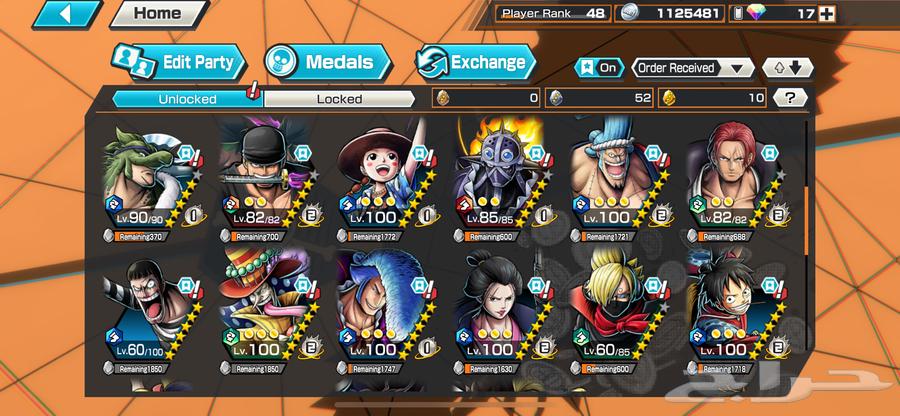Reverse the sort order with arrows button
Viewport: 900px width, 416px height.
pos(782,68)
